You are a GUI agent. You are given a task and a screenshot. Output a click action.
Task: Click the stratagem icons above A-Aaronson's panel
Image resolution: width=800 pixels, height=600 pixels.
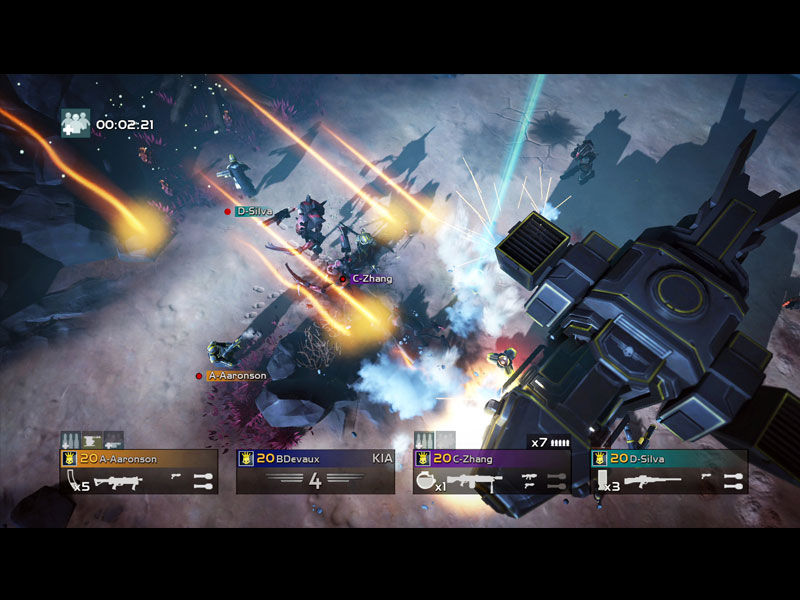coord(92,440)
